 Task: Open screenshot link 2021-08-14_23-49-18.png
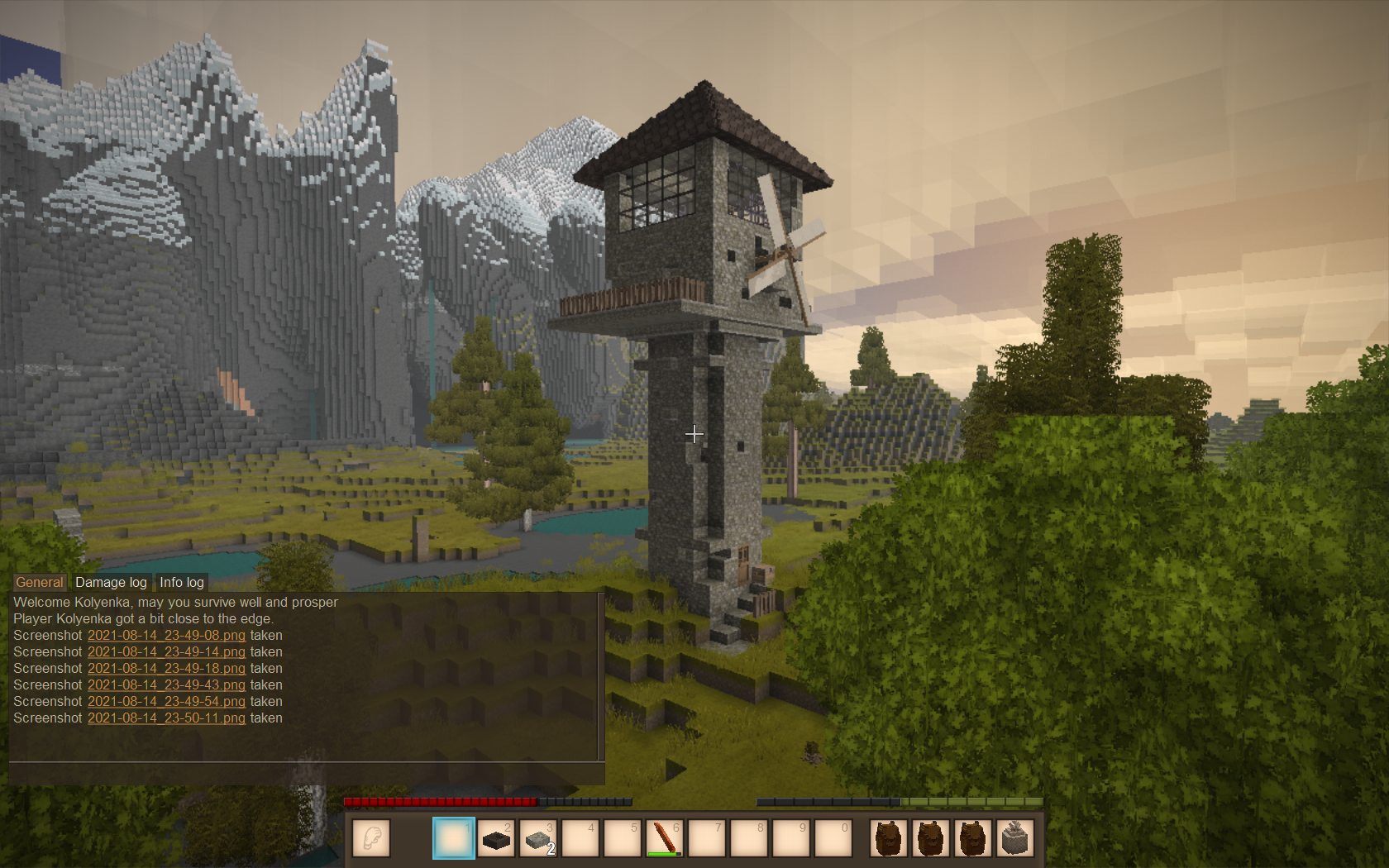166,669
